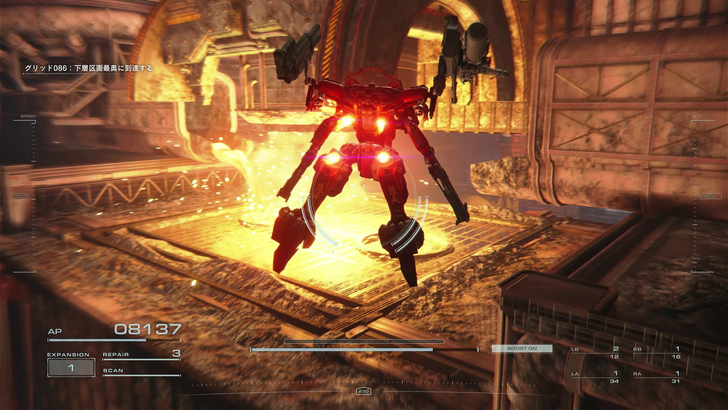Click the Grid 086 objective tracker text
The height and width of the screenshot is (410, 728).
click(89, 69)
